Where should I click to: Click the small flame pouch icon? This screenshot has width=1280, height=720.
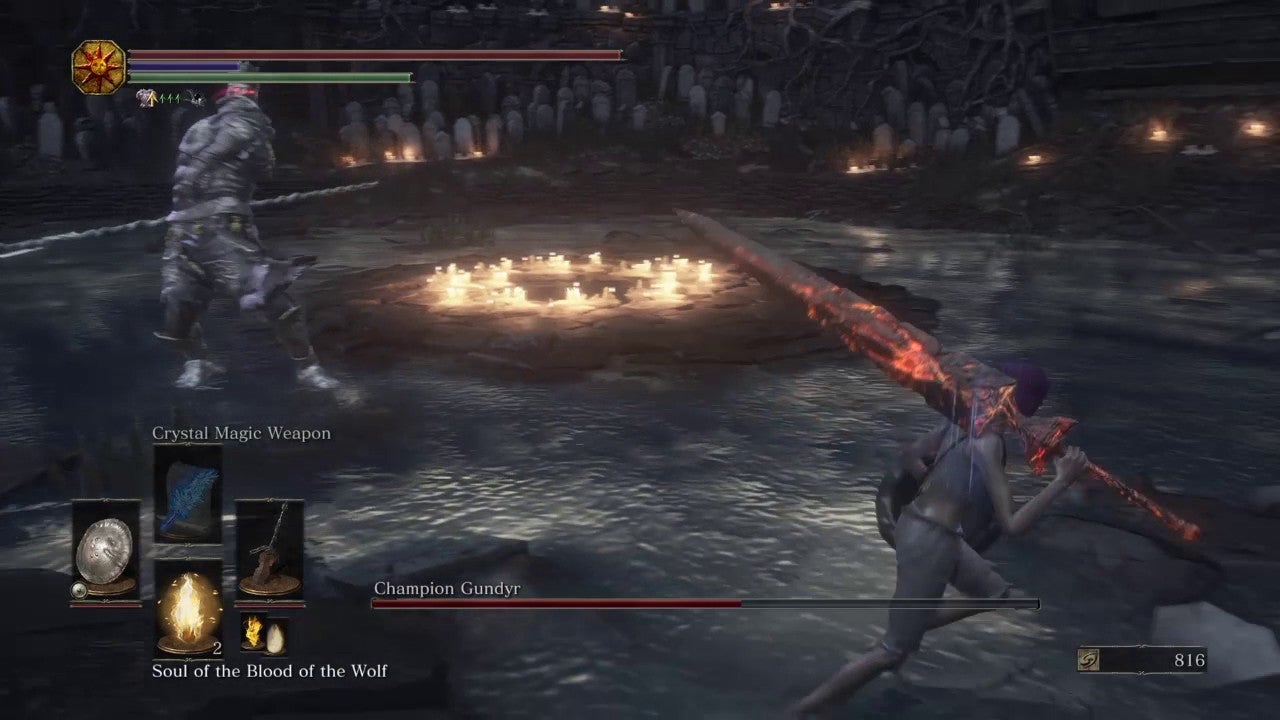(252, 632)
